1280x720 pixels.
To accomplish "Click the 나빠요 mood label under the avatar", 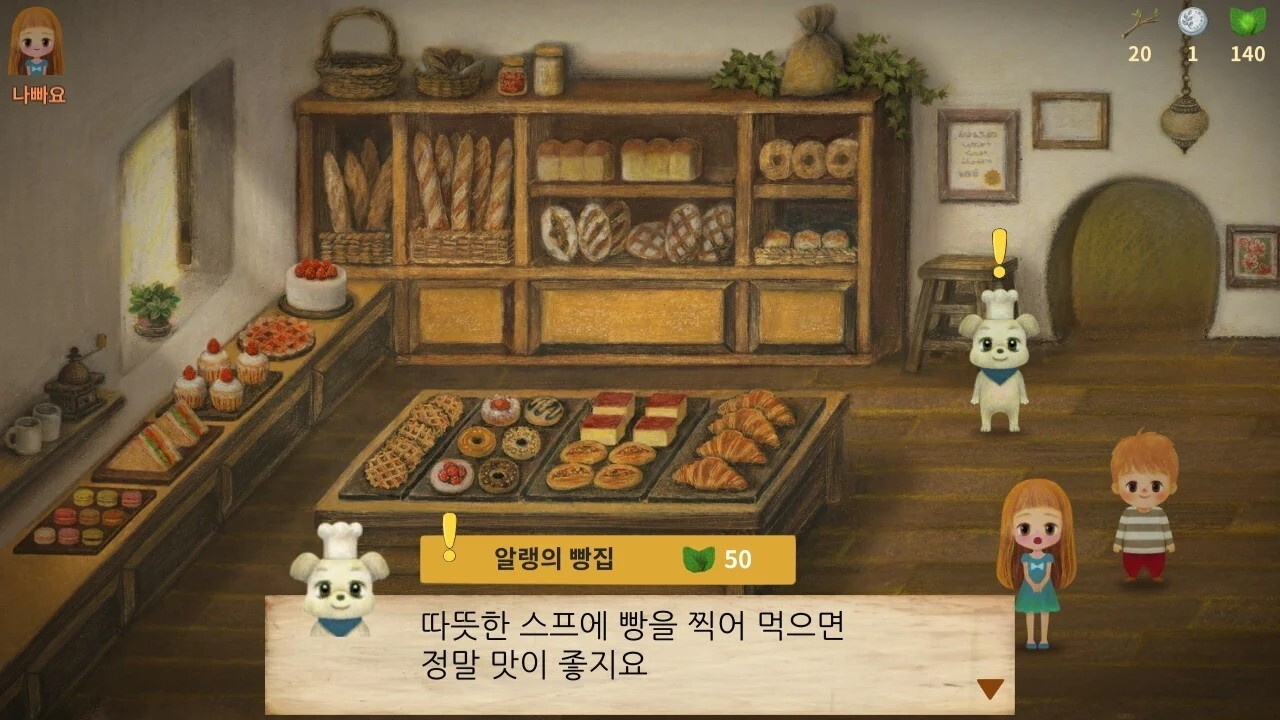I will [37, 94].
